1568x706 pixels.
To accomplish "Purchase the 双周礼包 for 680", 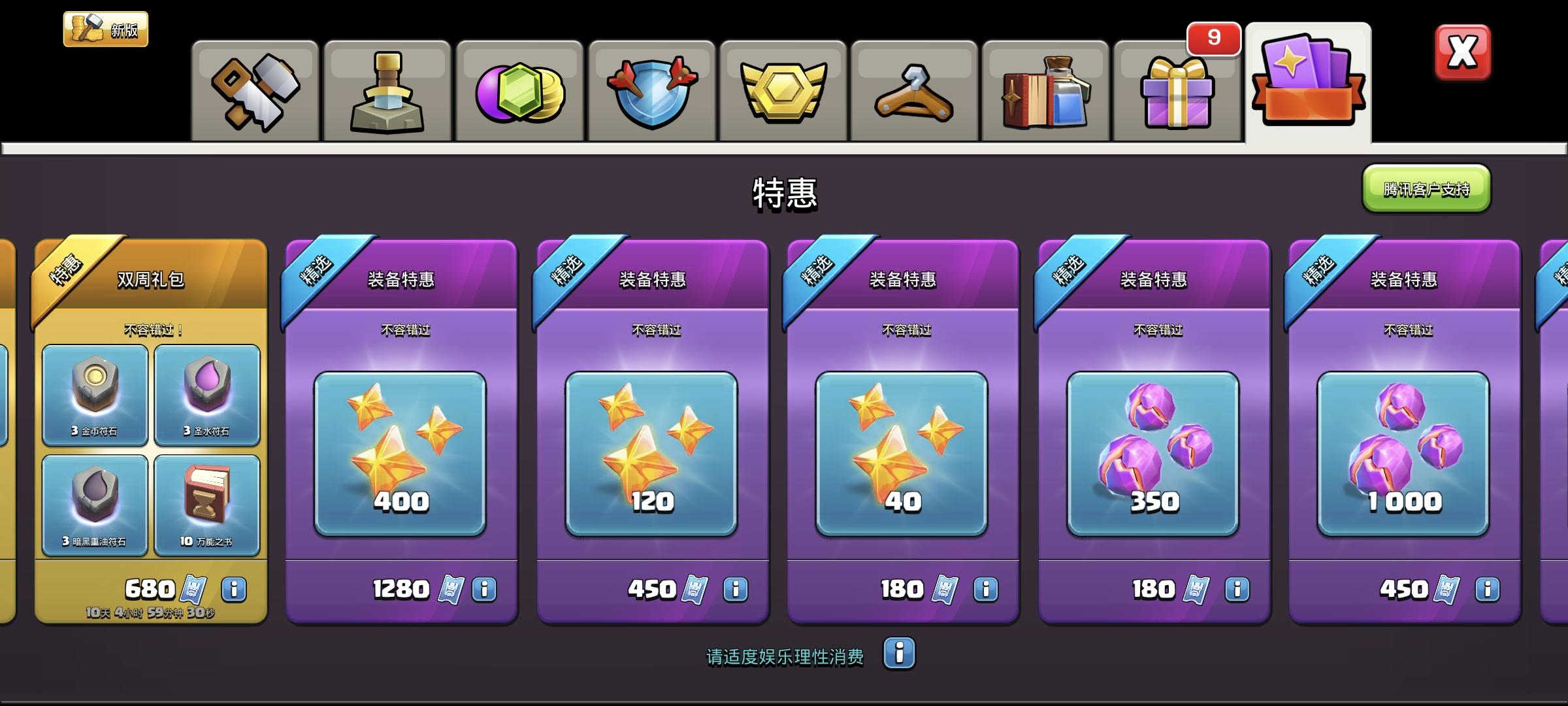I will (x=152, y=588).
